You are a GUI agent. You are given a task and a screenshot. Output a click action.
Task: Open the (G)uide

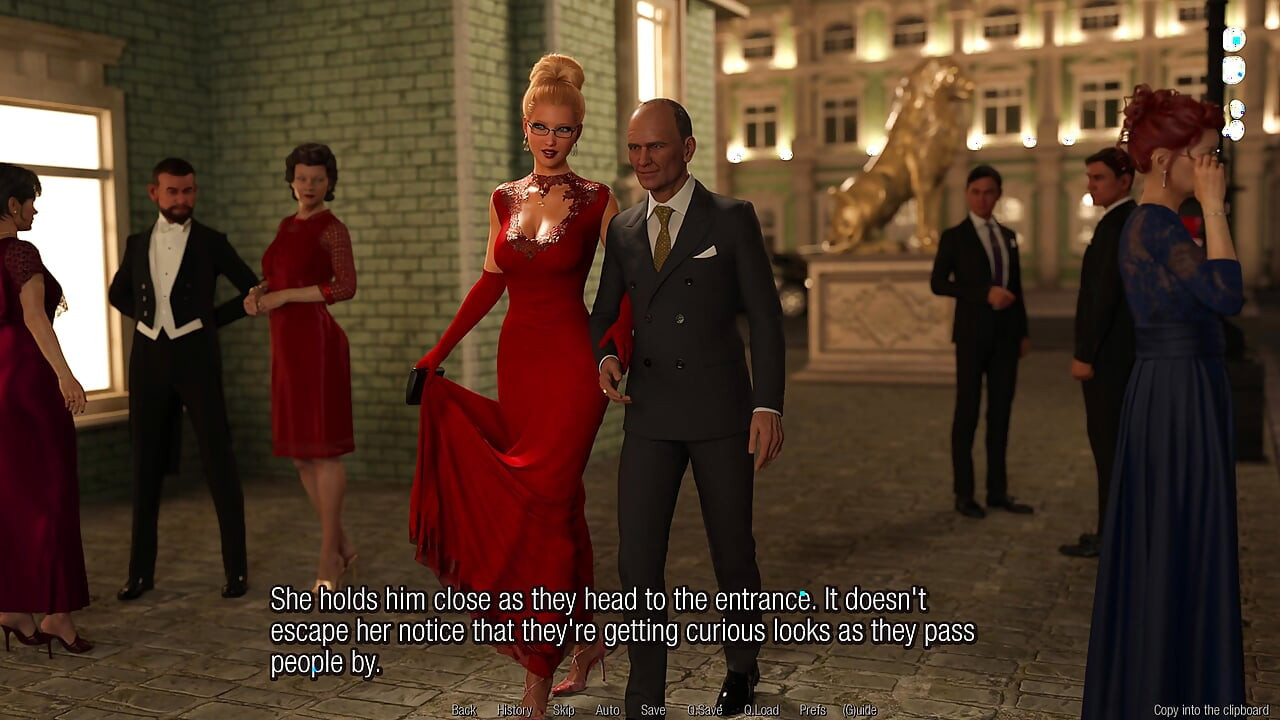(x=860, y=709)
